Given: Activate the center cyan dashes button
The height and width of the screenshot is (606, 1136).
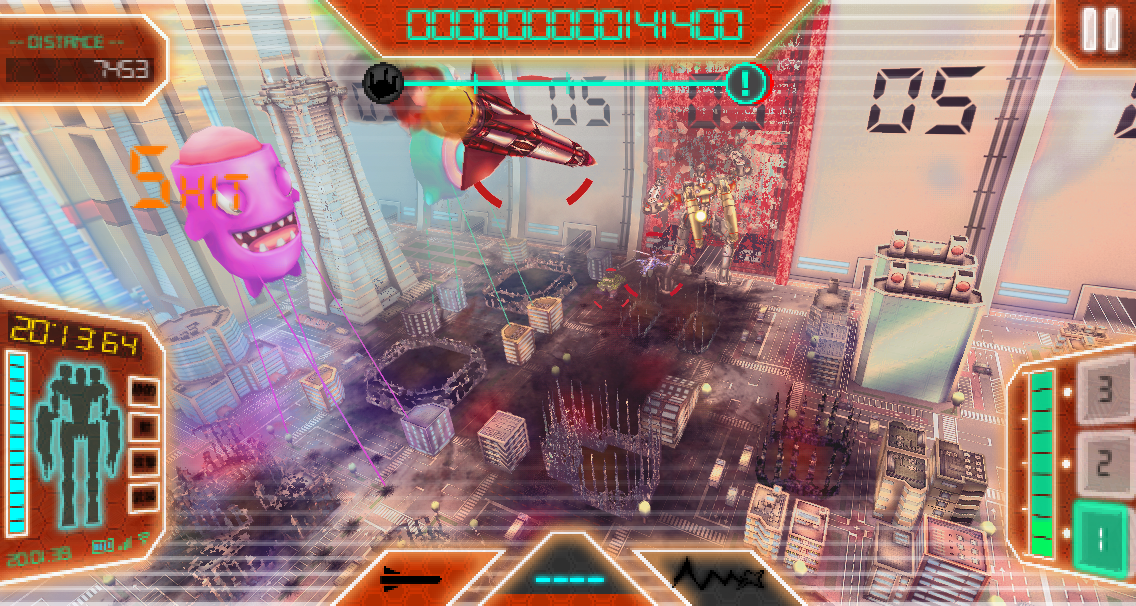Looking at the screenshot, I should point(569,578).
